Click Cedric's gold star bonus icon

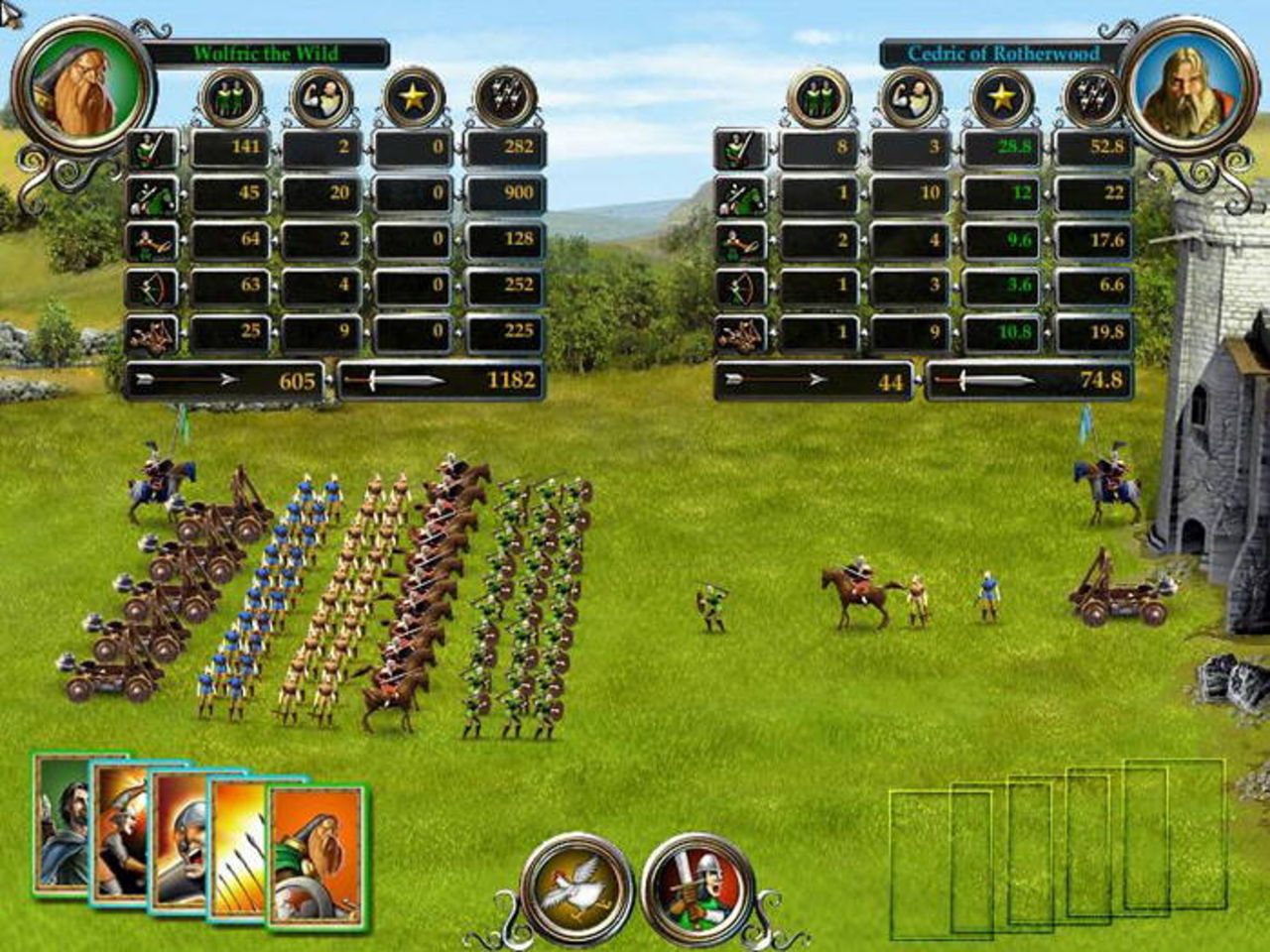click(1002, 97)
